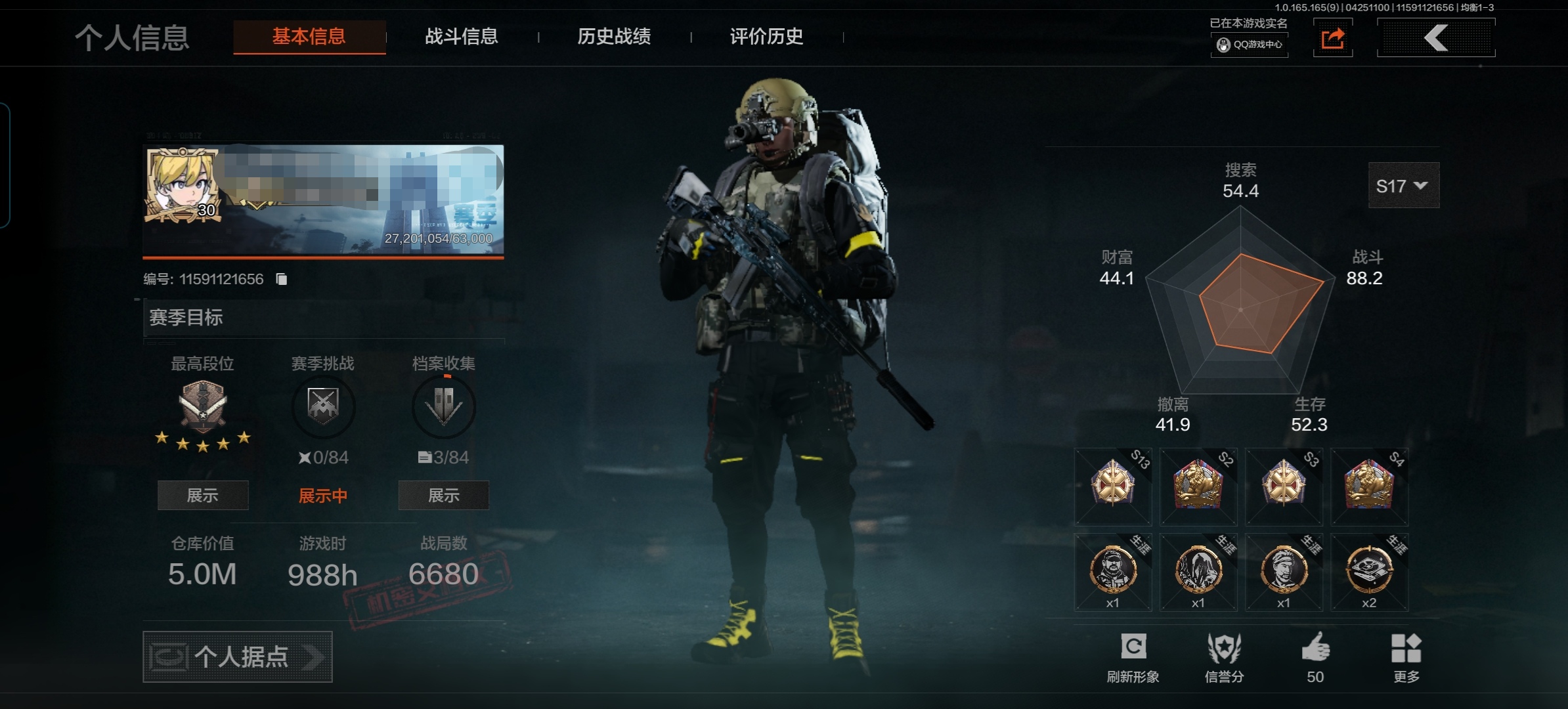Viewport: 1568px width, 709px height.
Task: Copy the player ID number
Action: point(282,280)
